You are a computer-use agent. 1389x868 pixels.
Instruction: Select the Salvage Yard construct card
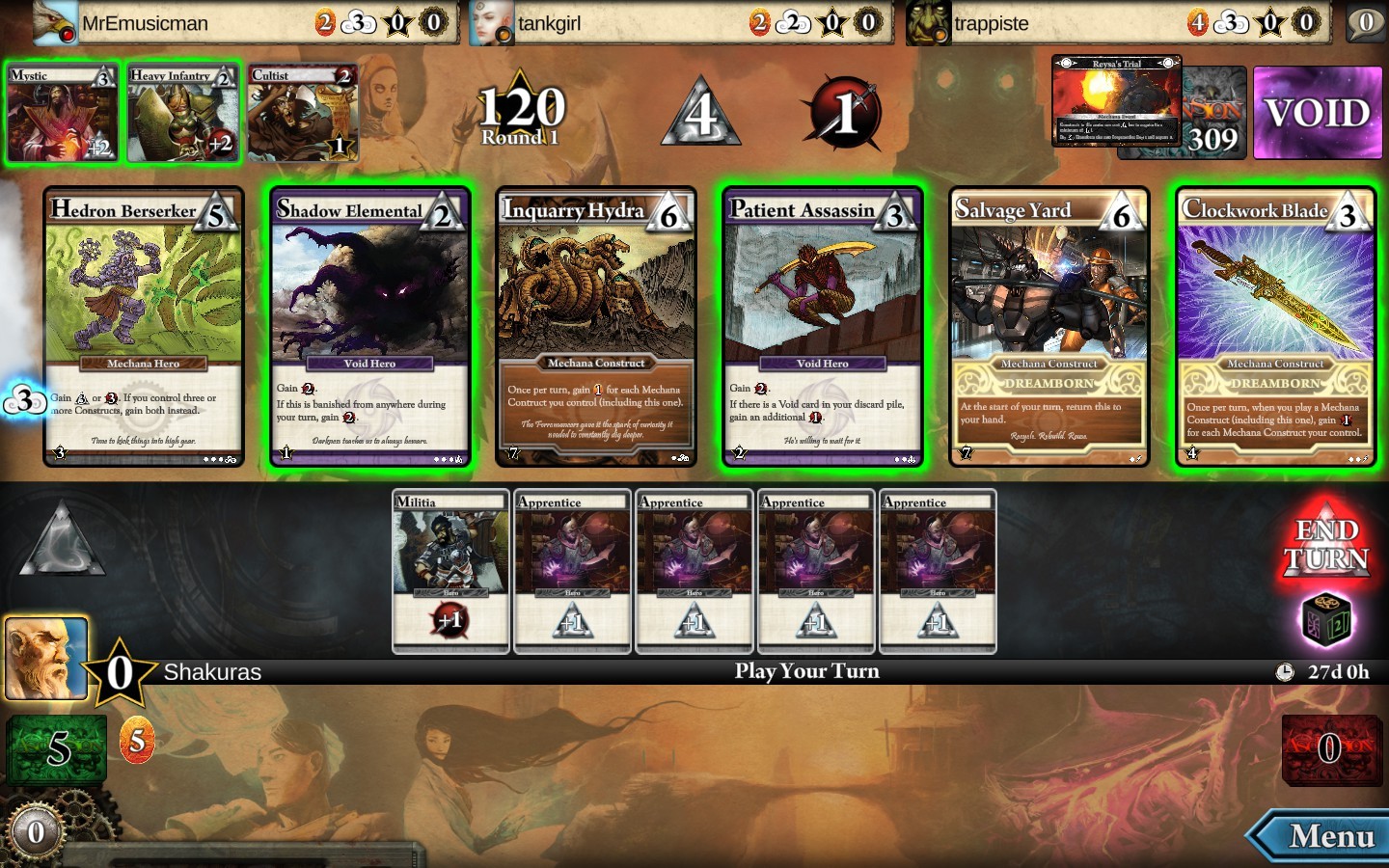pyautogui.click(x=1049, y=327)
